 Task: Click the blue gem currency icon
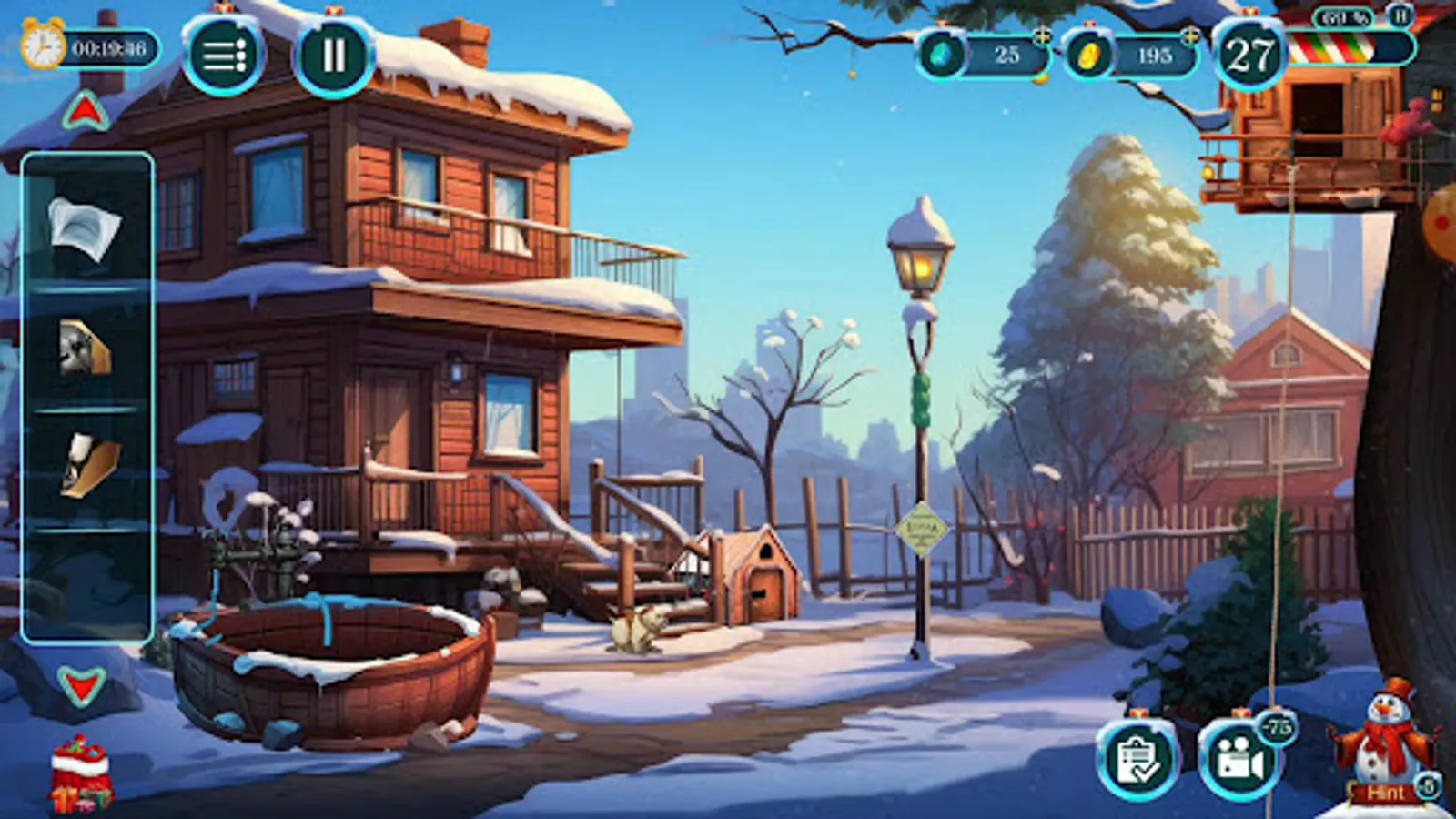tap(944, 55)
